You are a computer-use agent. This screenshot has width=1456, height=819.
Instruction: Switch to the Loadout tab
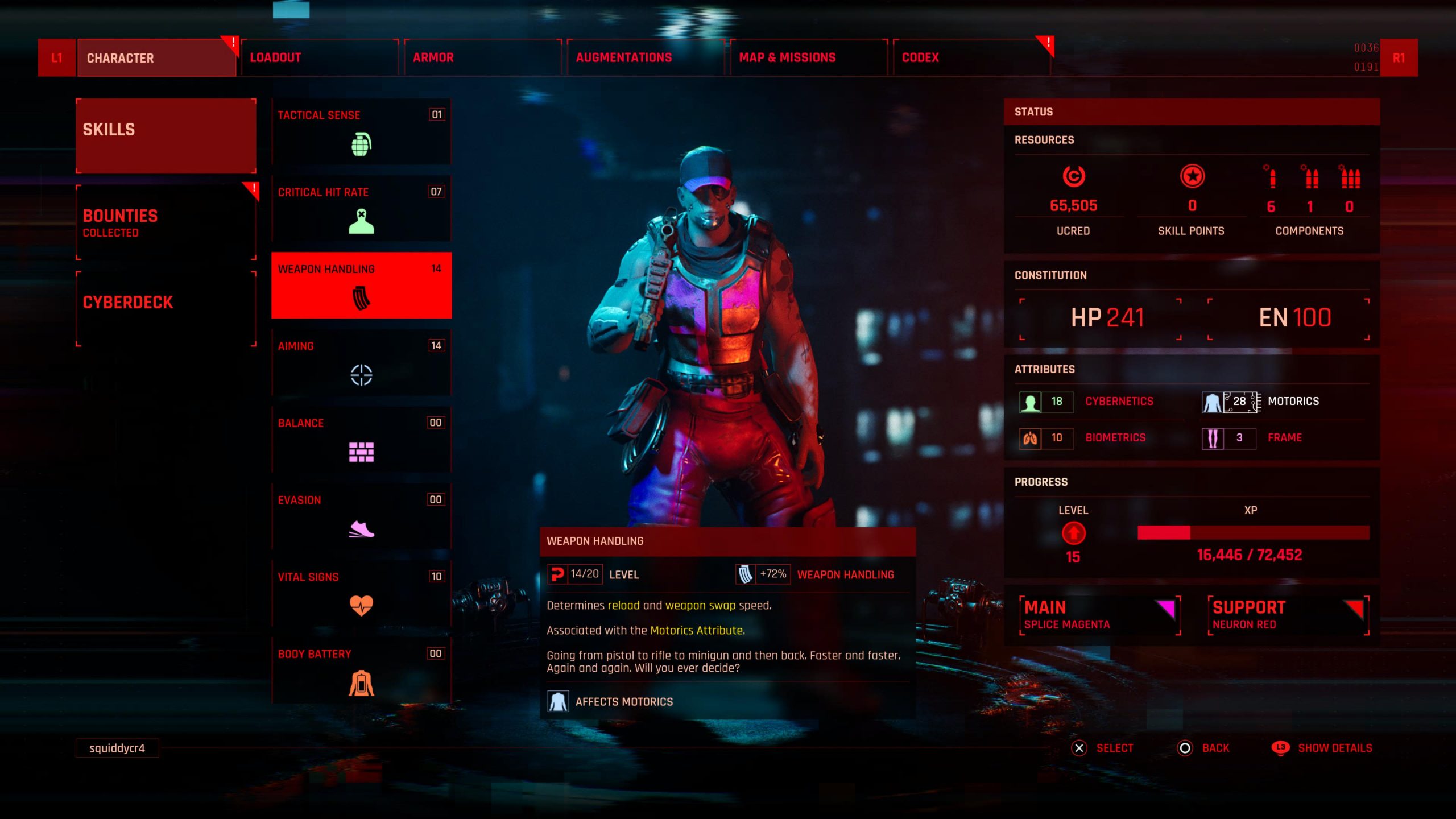point(319,57)
